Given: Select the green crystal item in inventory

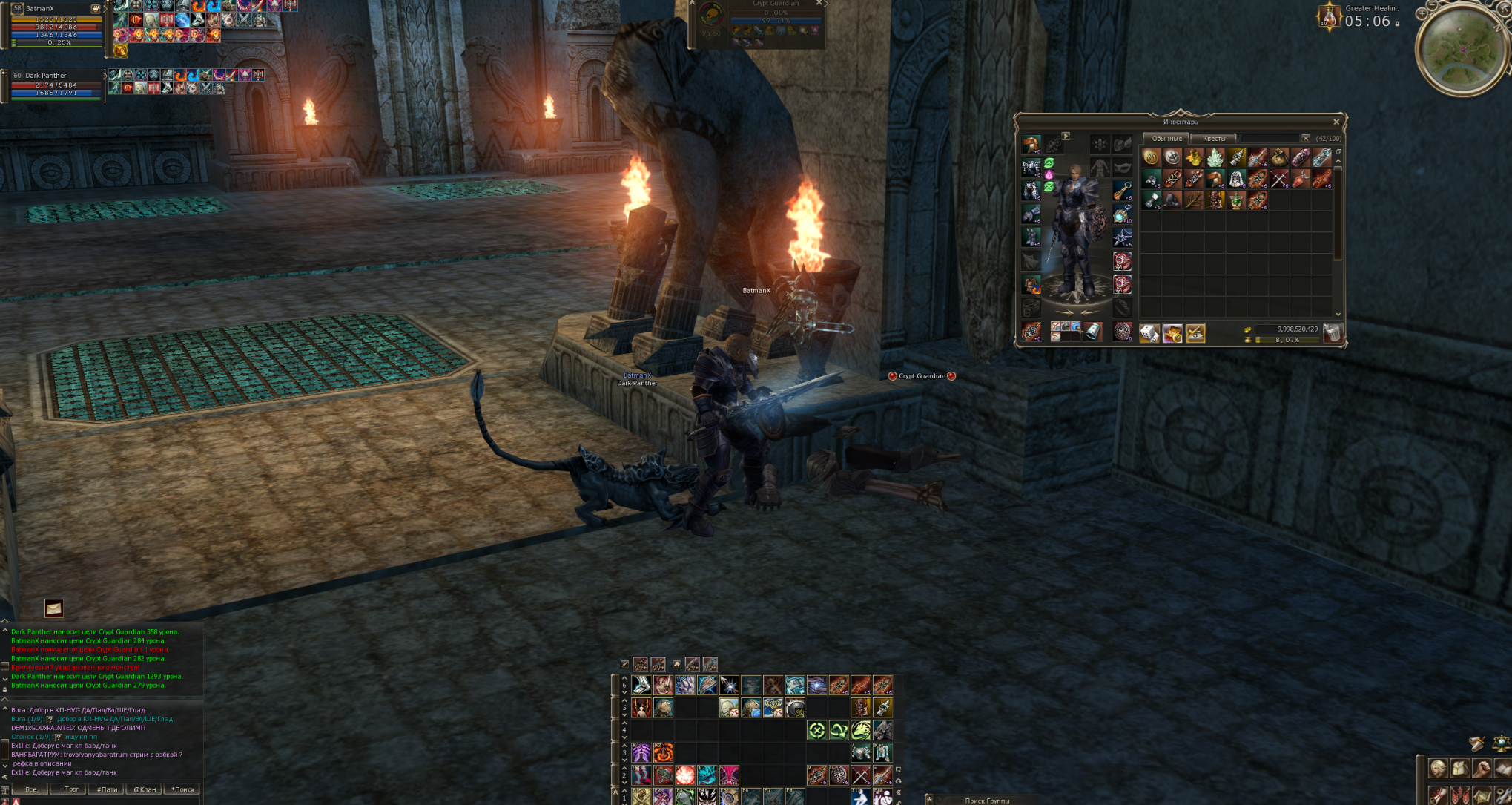Looking at the screenshot, I should pyautogui.click(x=1215, y=157).
